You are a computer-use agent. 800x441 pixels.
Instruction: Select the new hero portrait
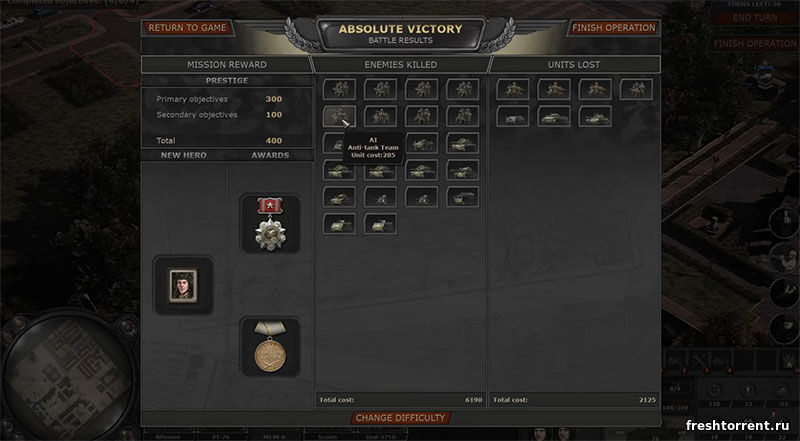[182, 285]
